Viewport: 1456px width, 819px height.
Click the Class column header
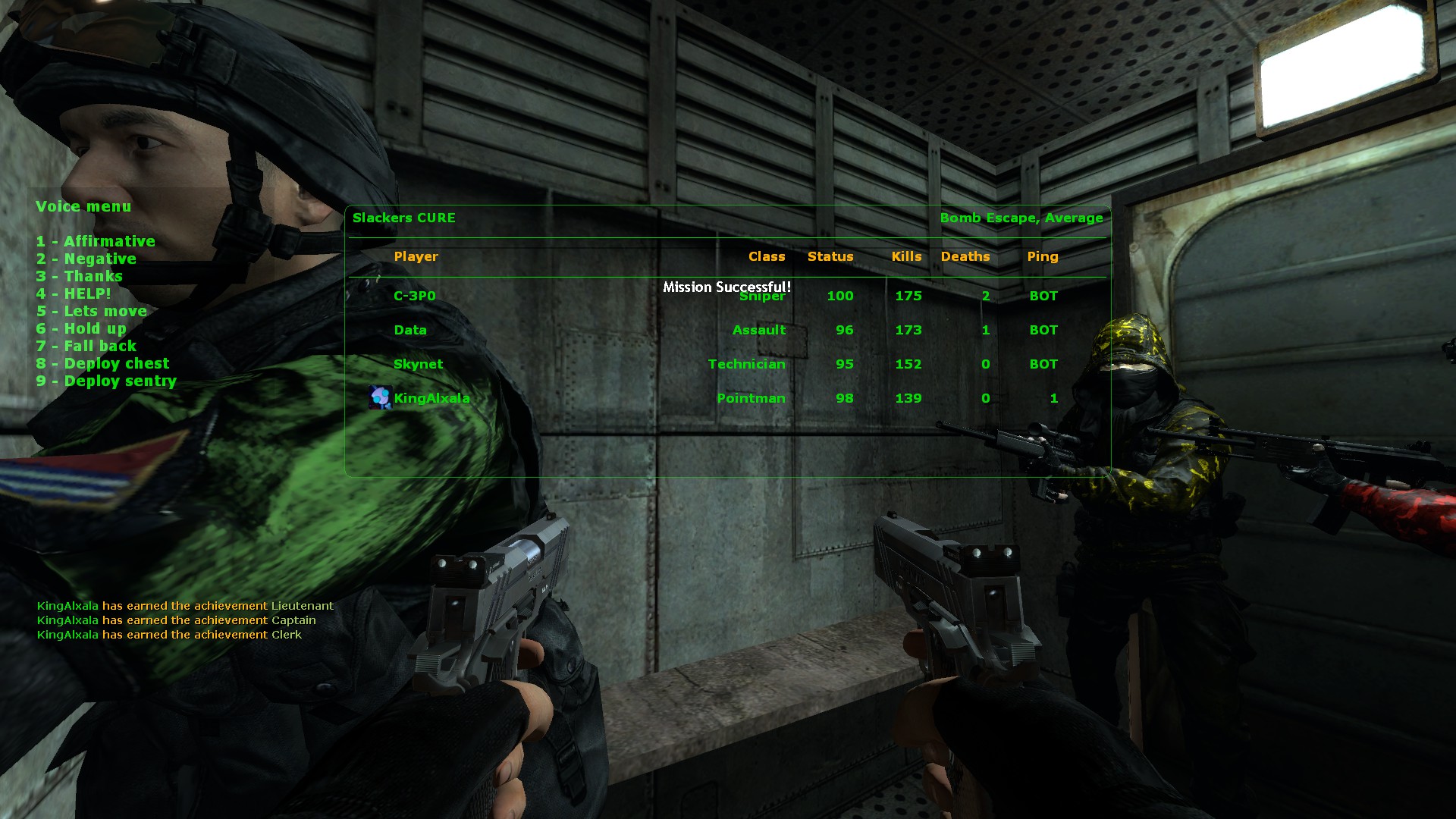click(766, 256)
